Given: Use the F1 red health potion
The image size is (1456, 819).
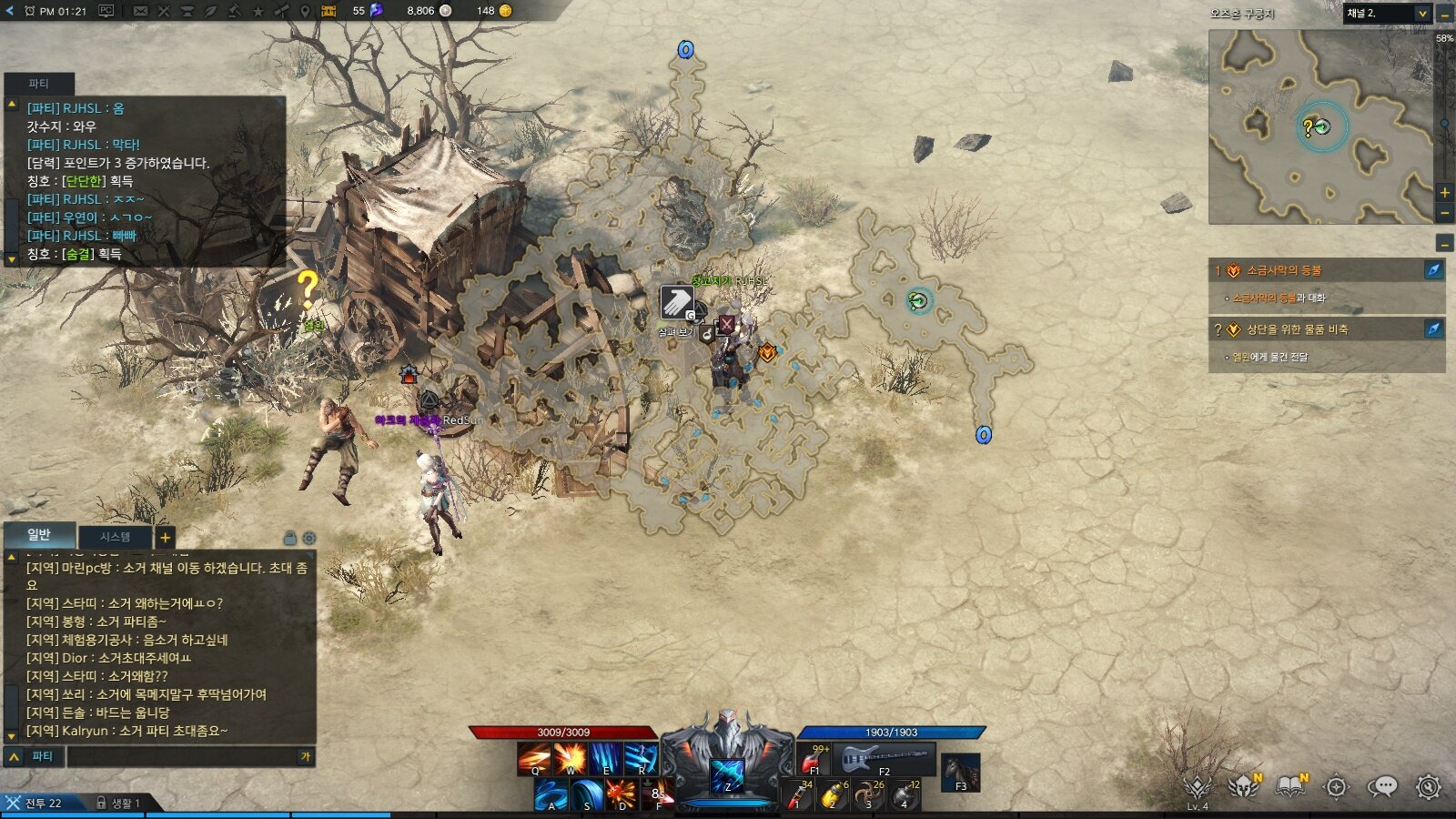Looking at the screenshot, I should (814, 759).
